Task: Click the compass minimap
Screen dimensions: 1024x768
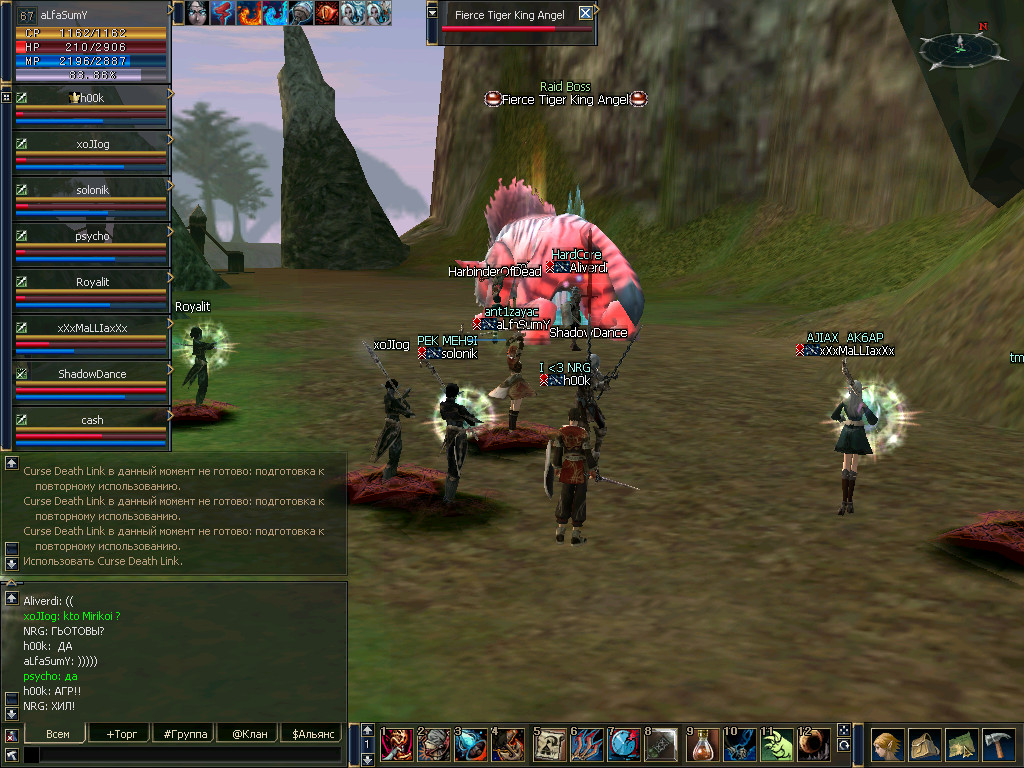Action: [957, 45]
